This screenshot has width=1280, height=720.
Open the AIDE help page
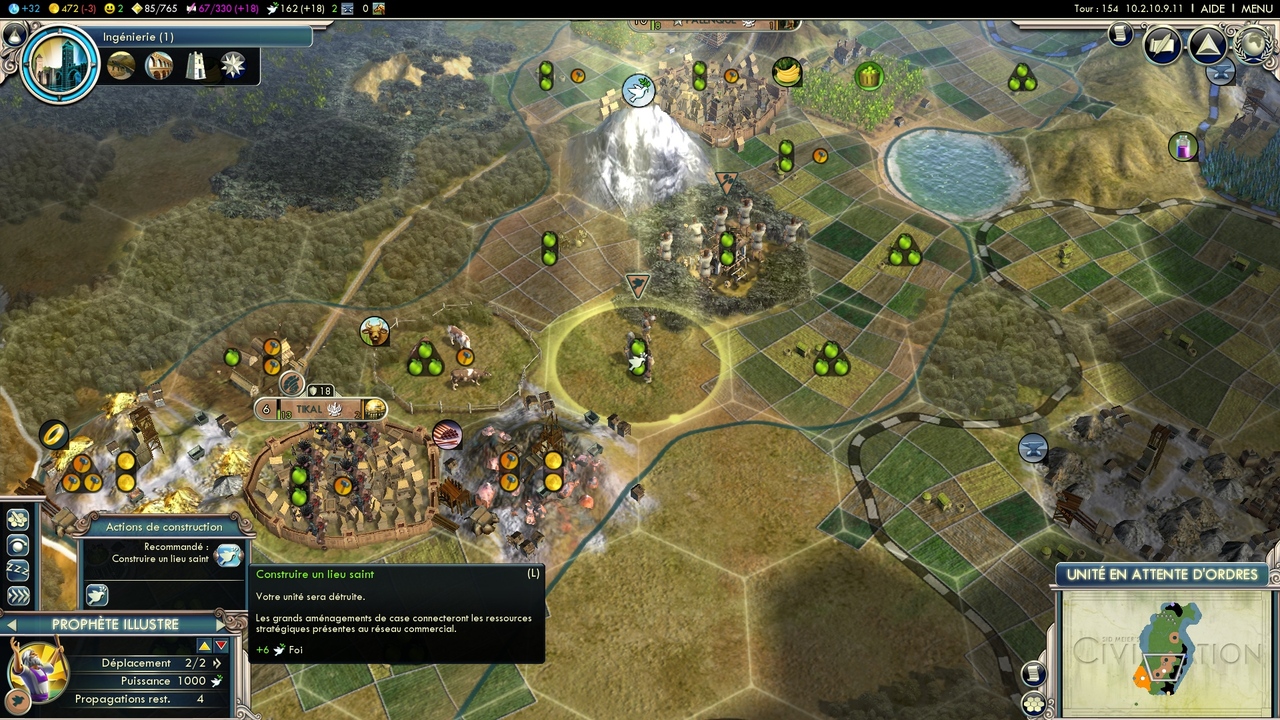tap(1212, 9)
